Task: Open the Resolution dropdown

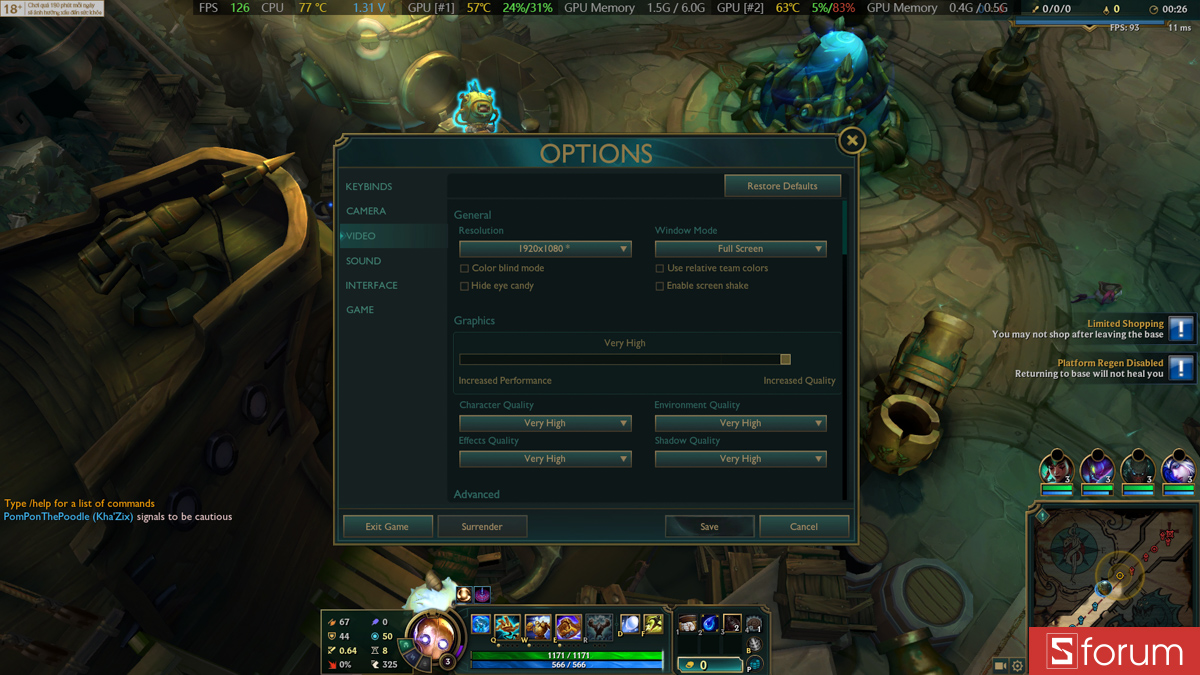Action: [545, 249]
